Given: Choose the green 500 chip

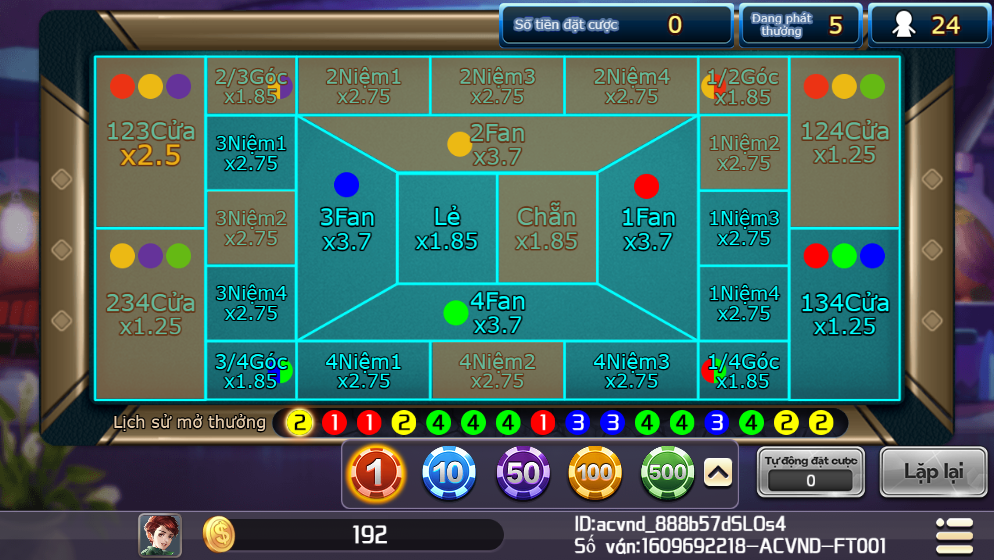Looking at the screenshot, I should [668, 474].
